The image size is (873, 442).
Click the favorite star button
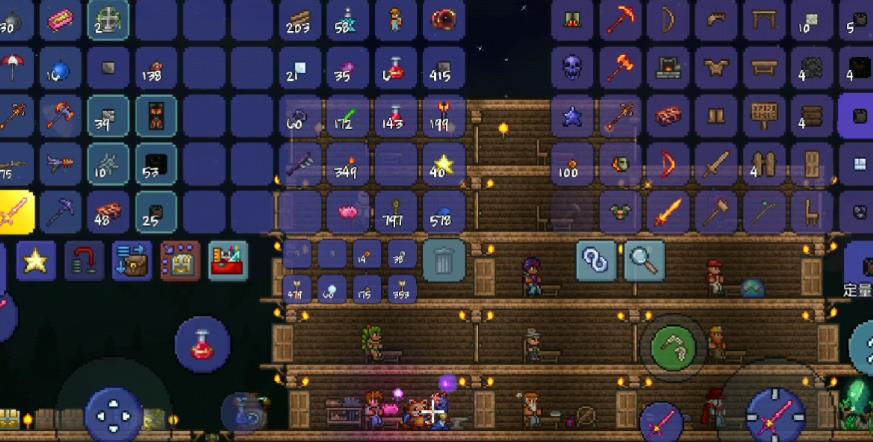[x=35, y=261]
